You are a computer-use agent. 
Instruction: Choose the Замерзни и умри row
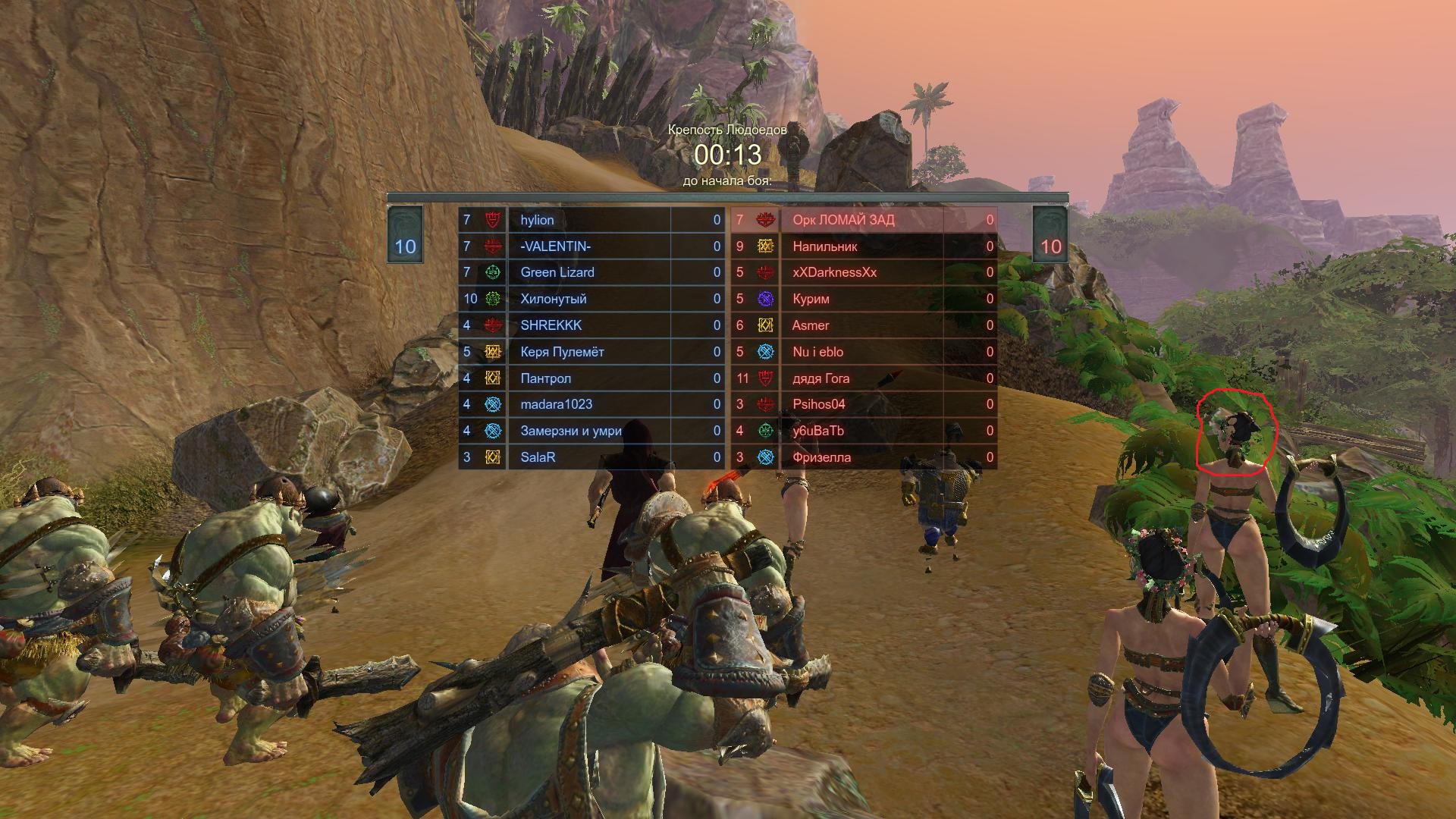tap(570, 431)
